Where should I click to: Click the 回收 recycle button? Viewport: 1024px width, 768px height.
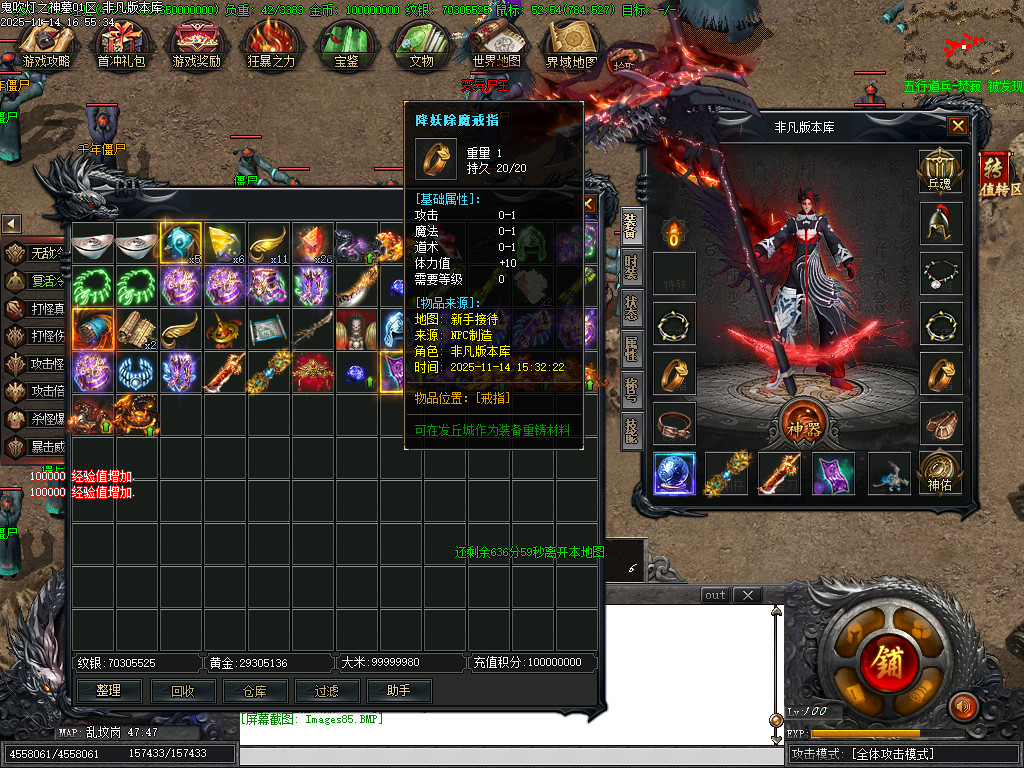pyautogui.click(x=183, y=690)
